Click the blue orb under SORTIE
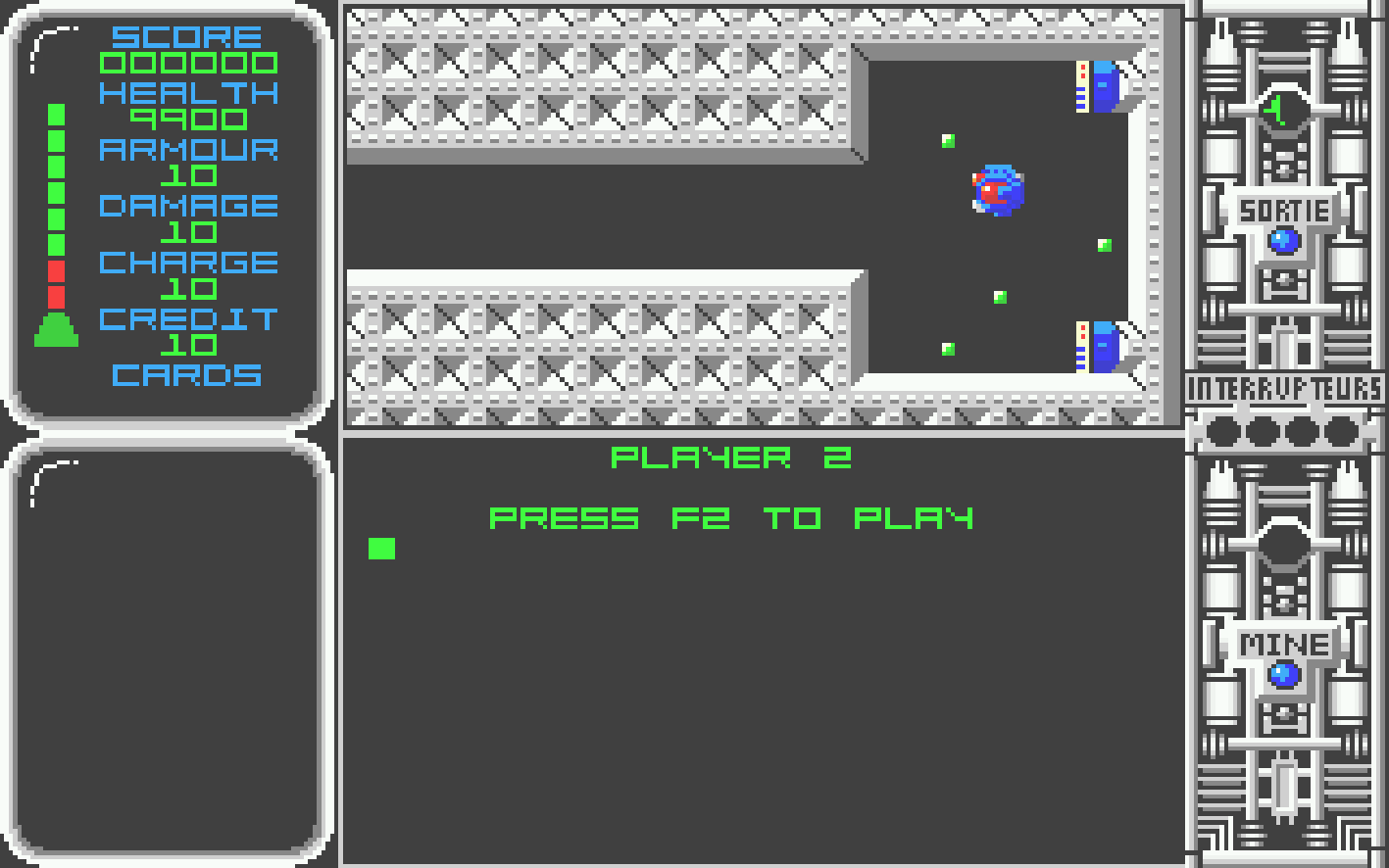The height and width of the screenshot is (868, 1389). [1283, 241]
